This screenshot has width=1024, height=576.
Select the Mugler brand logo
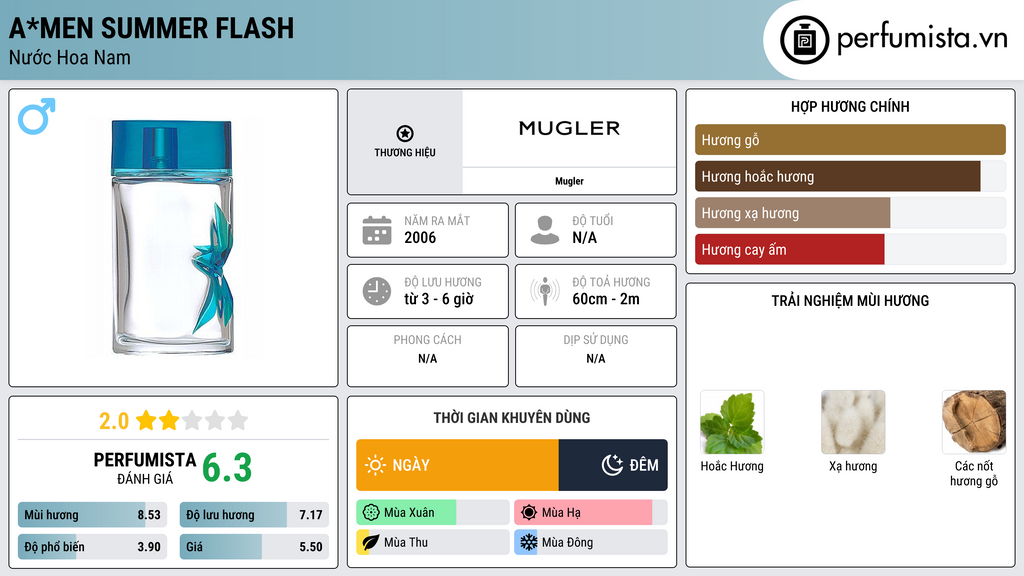coord(569,128)
